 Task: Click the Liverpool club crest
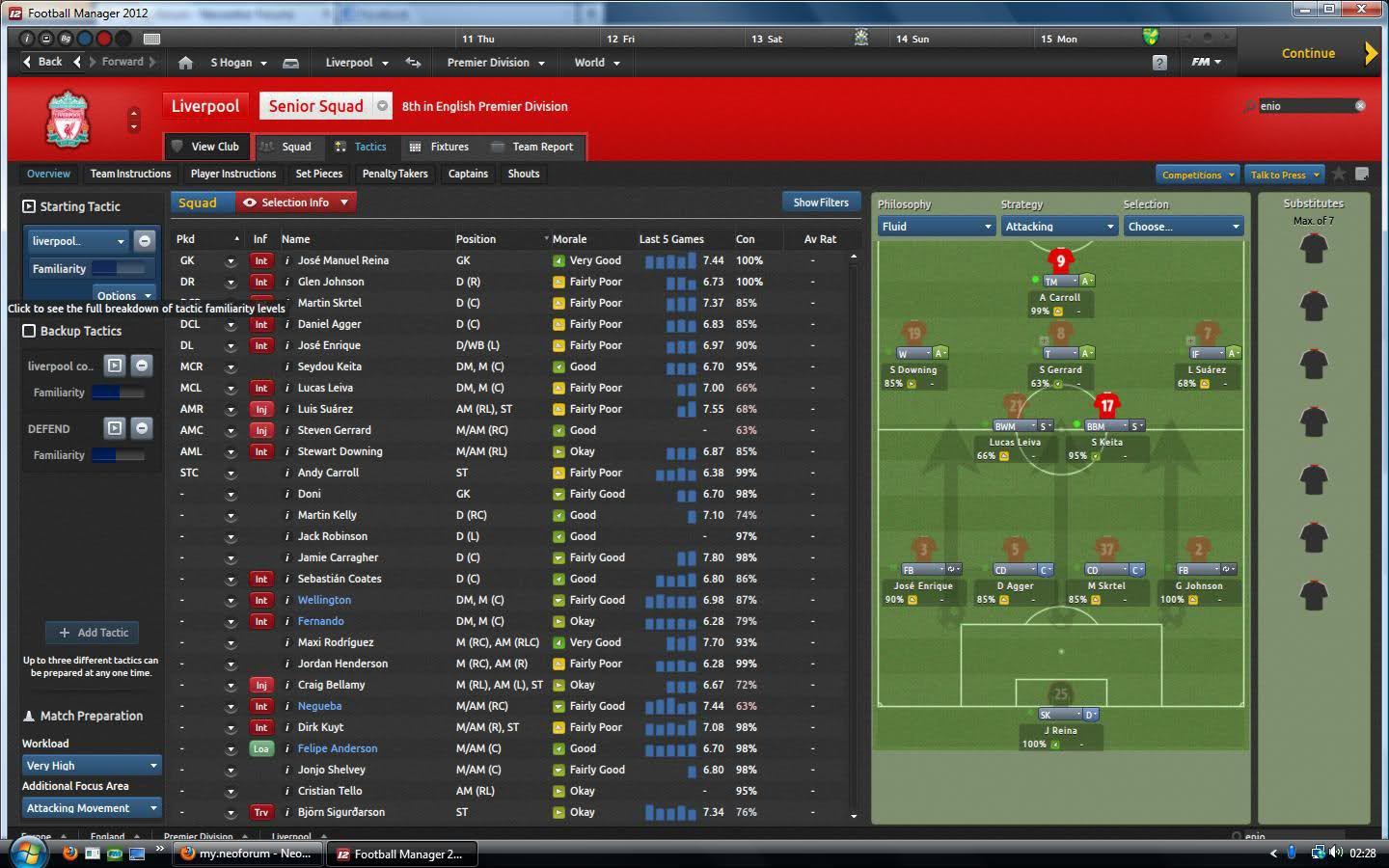(x=67, y=118)
